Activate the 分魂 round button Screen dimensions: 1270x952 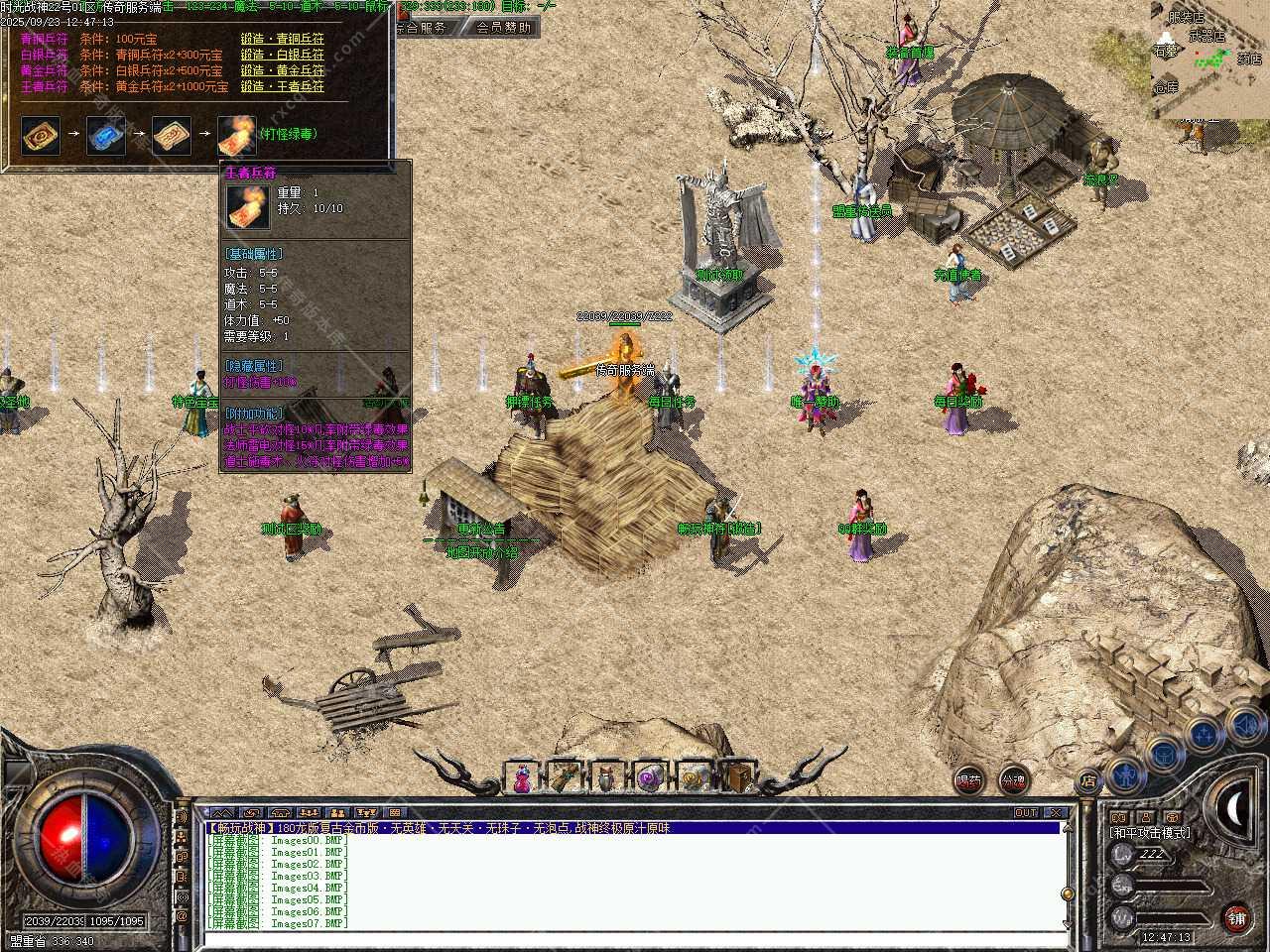(x=1013, y=780)
